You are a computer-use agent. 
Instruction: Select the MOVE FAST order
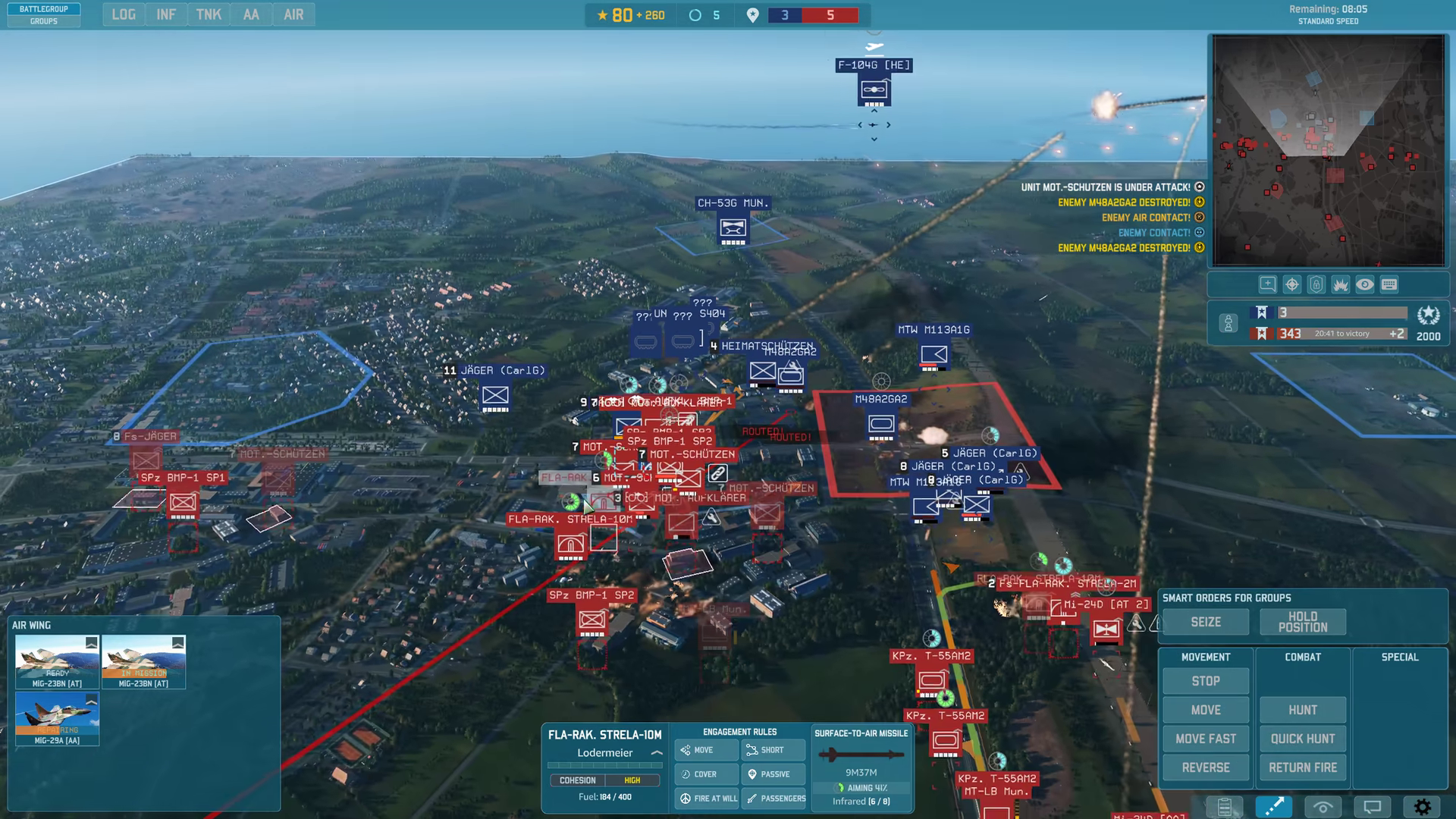point(1206,739)
